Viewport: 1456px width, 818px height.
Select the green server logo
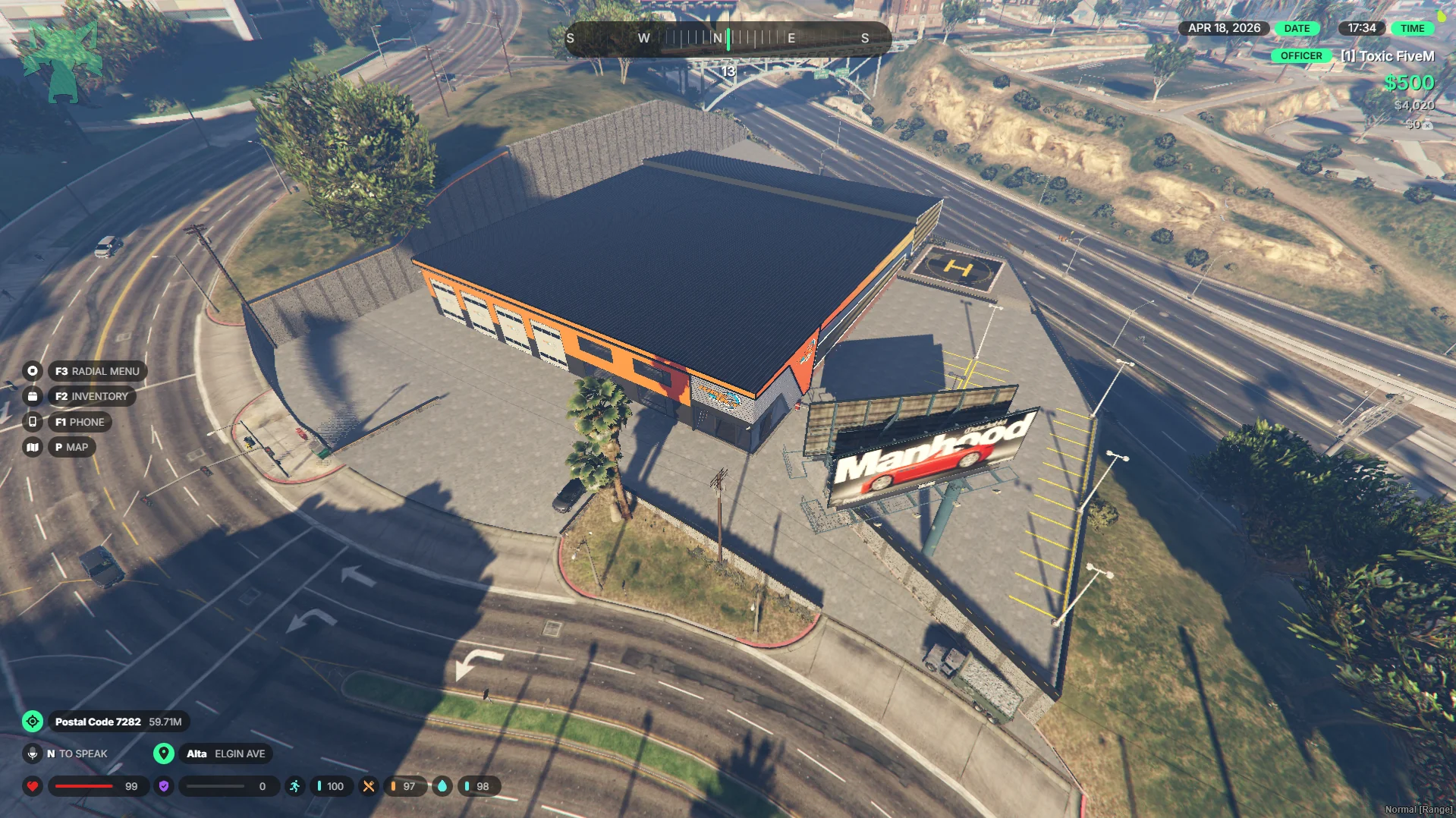point(62,62)
